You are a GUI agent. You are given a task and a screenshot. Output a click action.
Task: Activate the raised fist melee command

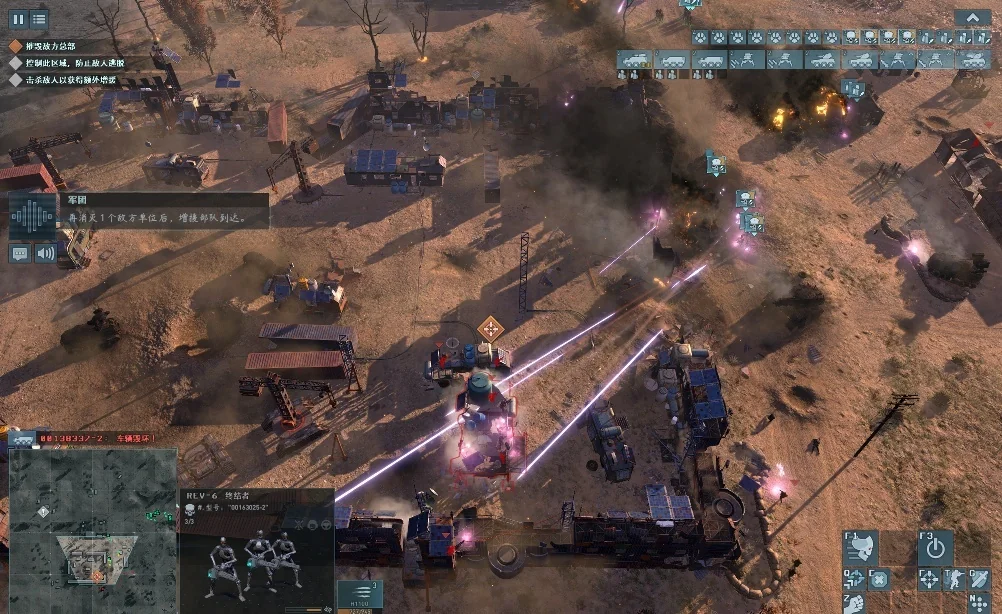855,602
